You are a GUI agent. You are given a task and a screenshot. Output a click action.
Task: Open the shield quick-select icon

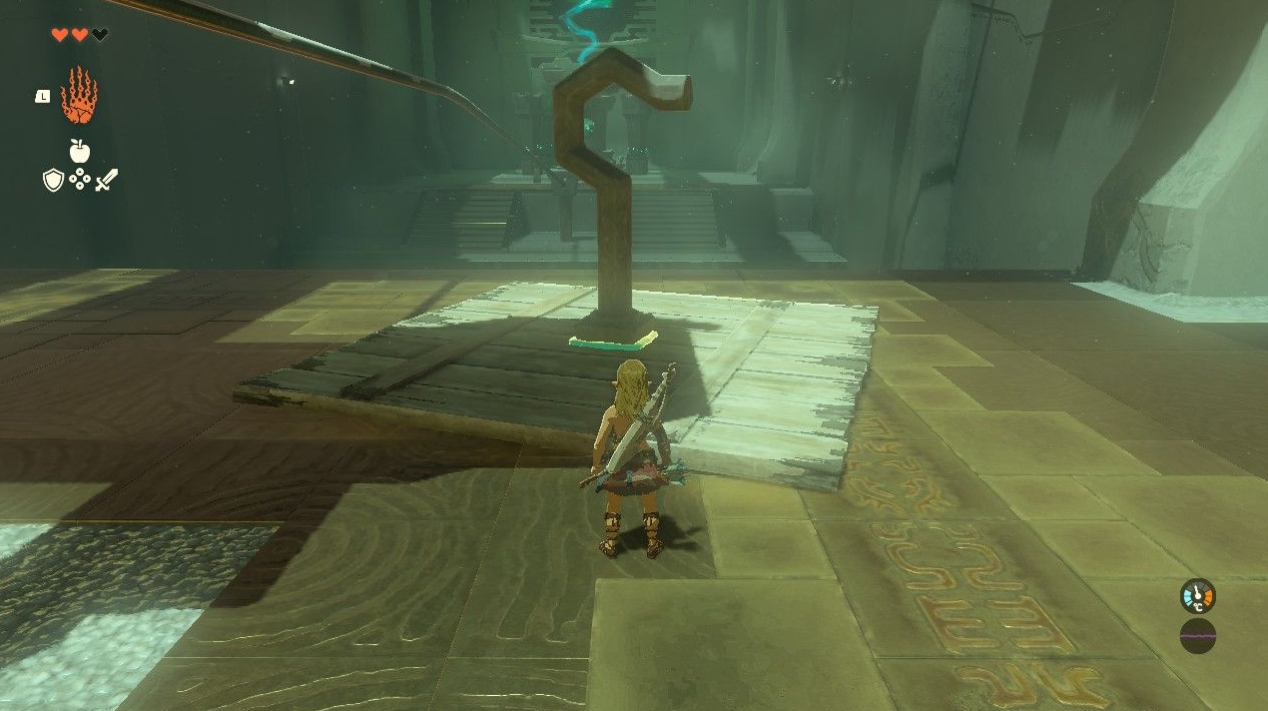click(x=53, y=180)
